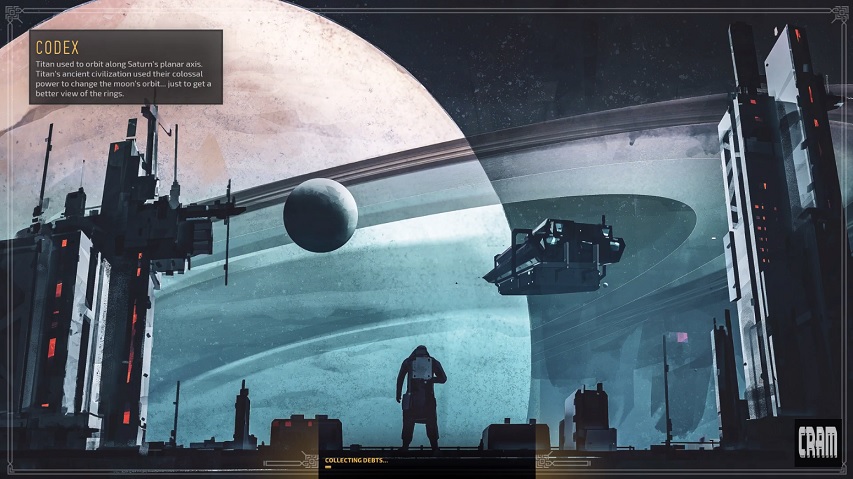Click the Codex lore tip panel

(126, 67)
